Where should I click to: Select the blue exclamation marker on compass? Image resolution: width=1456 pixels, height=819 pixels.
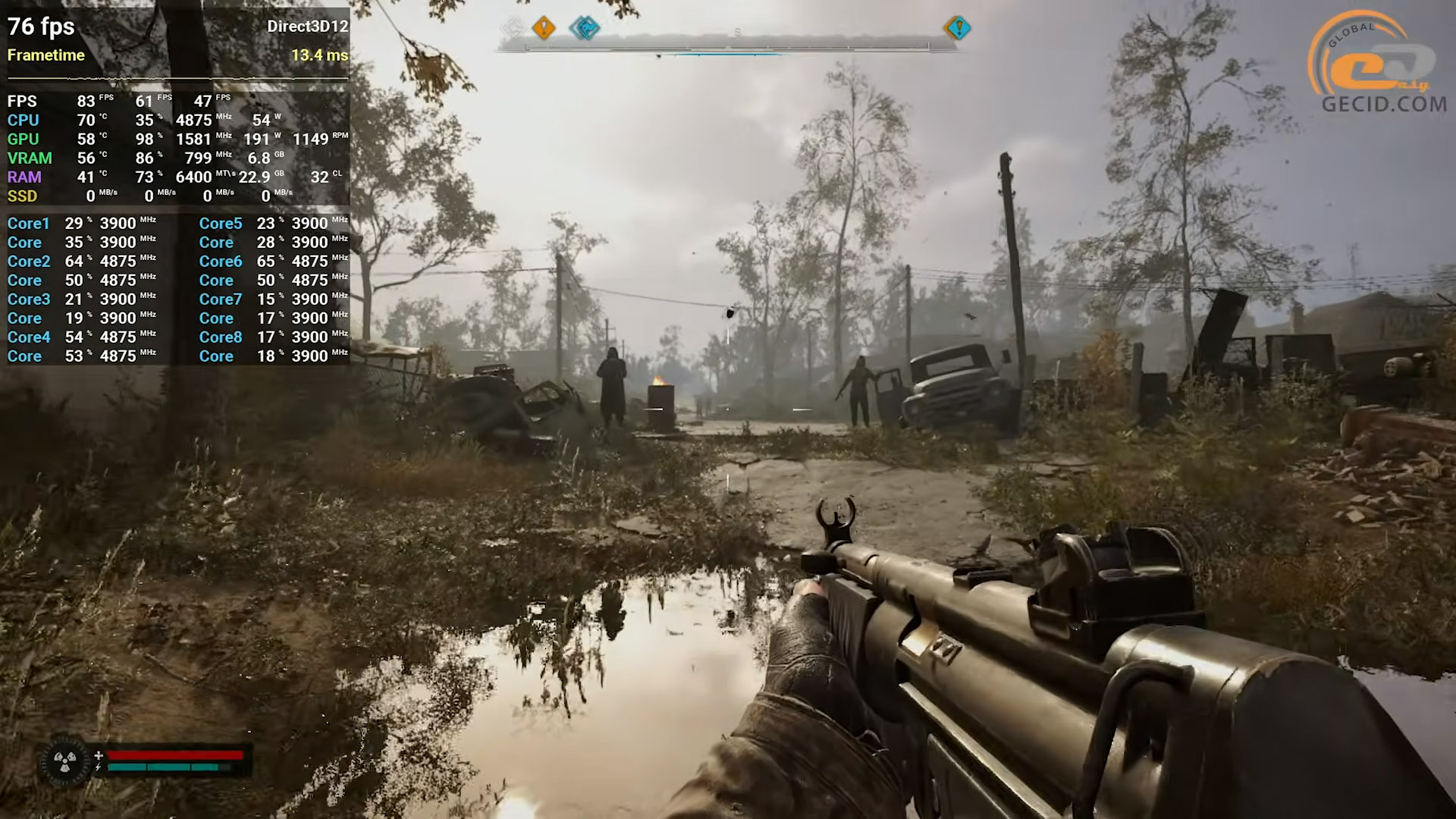958,29
